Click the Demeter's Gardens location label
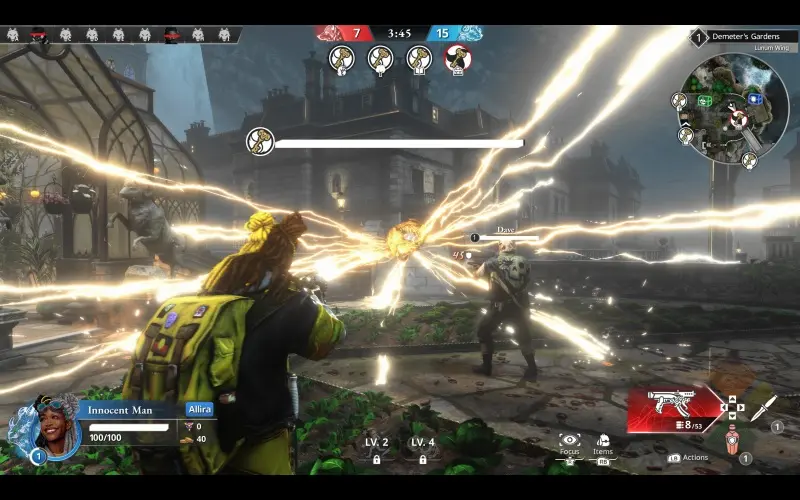This screenshot has width=800, height=500. point(745,37)
